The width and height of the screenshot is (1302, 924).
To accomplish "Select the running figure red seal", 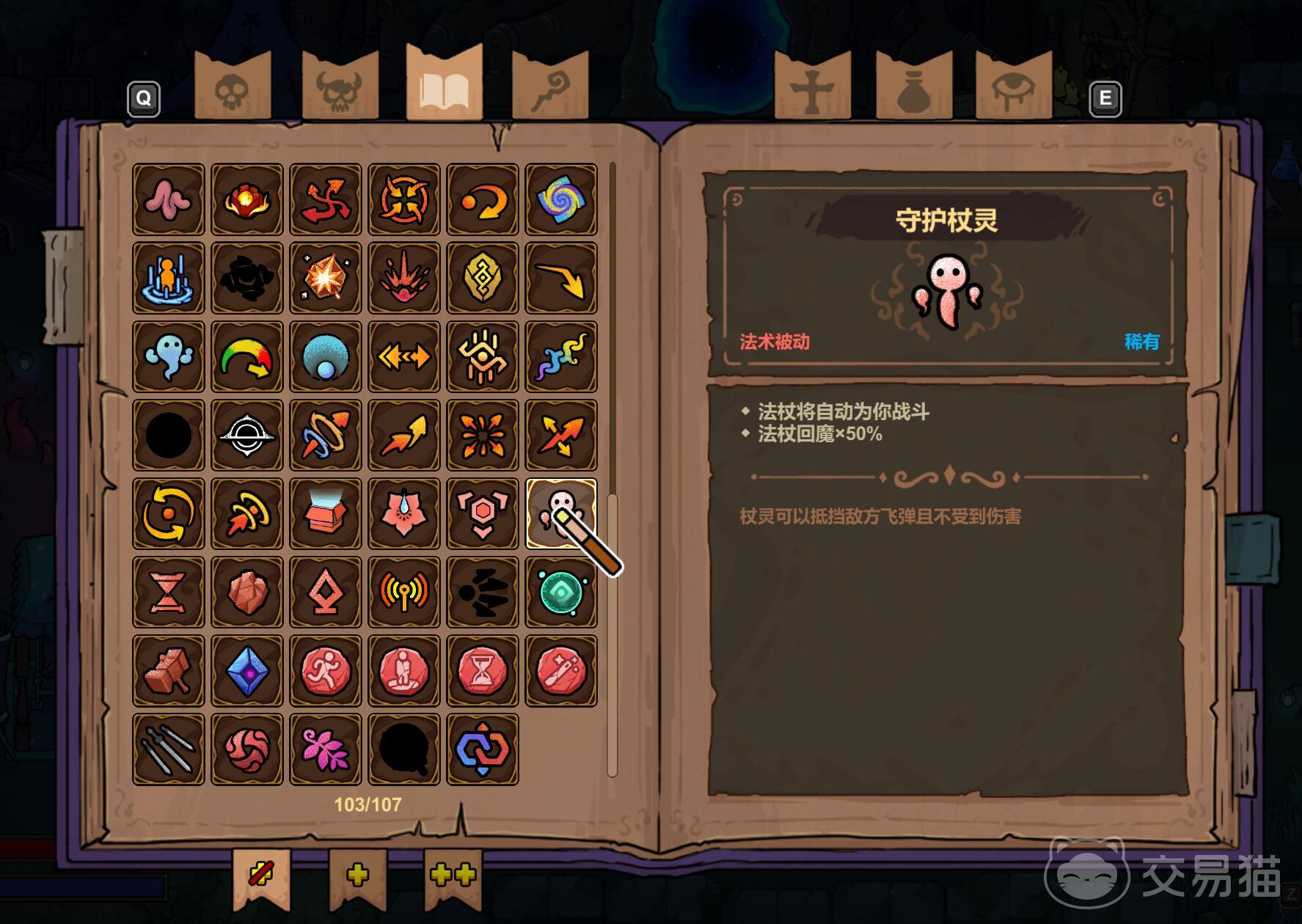I will [326, 670].
